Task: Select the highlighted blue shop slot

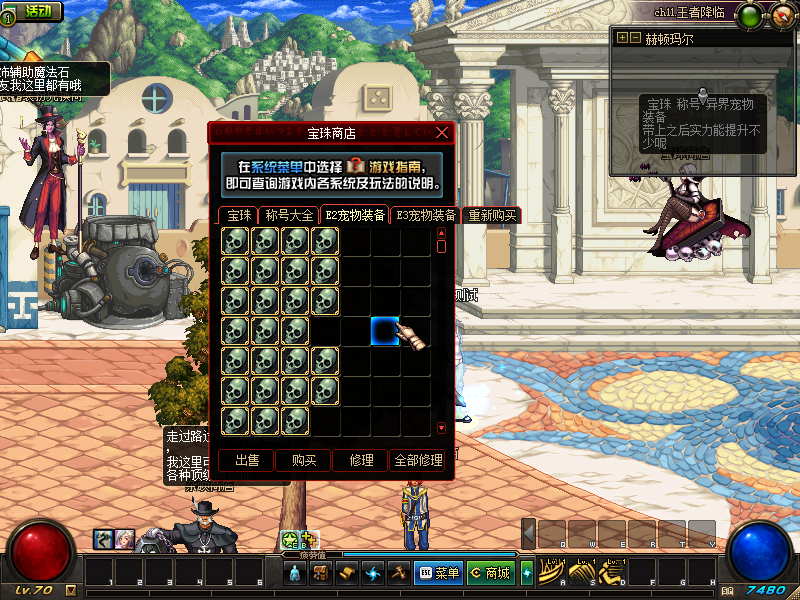Action: coord(385,330)
